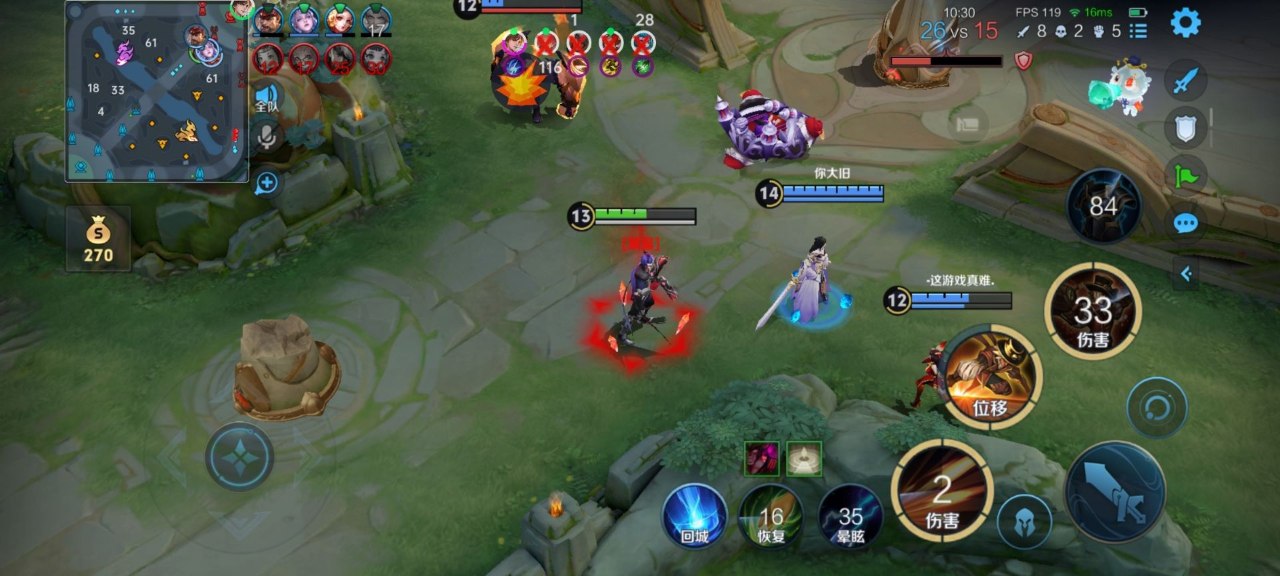Screen dimensions: 1280x576
Task: Toggle the microphone button
Action: (x=267, y=137)
